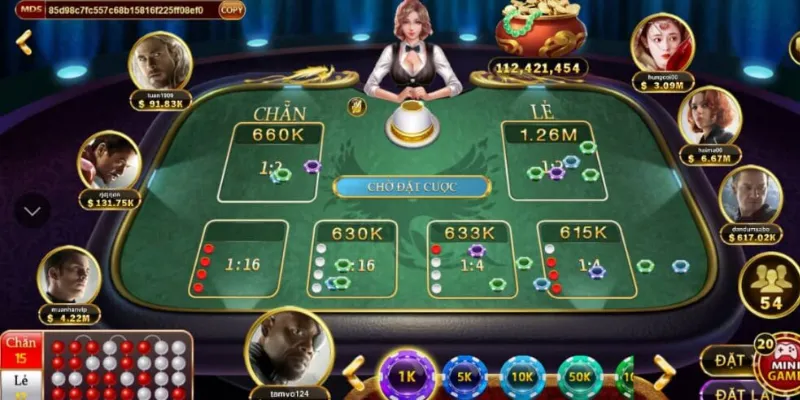View player tuan1909's profile
Image resolution: width=800 pixels, height=400 pixels.
click(x=159, y=64)
